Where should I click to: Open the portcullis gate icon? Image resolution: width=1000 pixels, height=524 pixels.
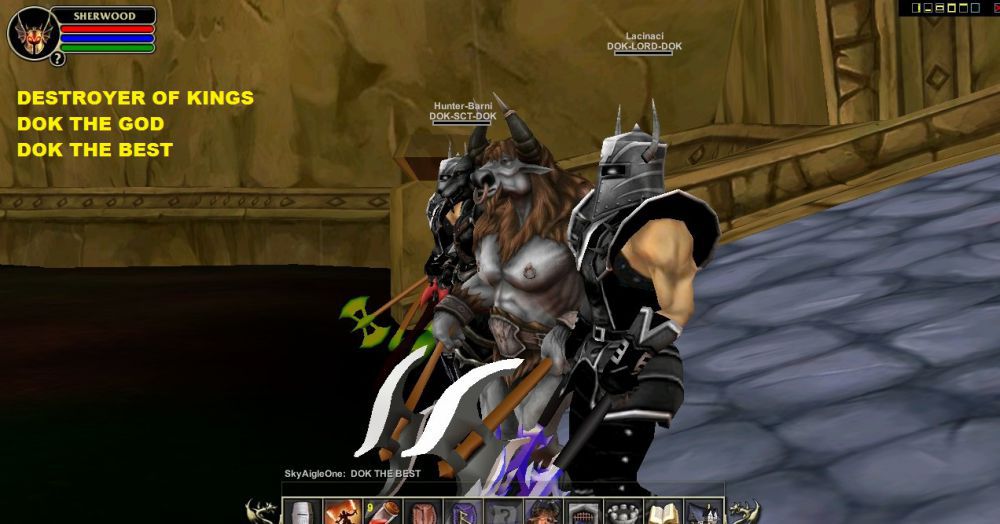pos(581,514)
